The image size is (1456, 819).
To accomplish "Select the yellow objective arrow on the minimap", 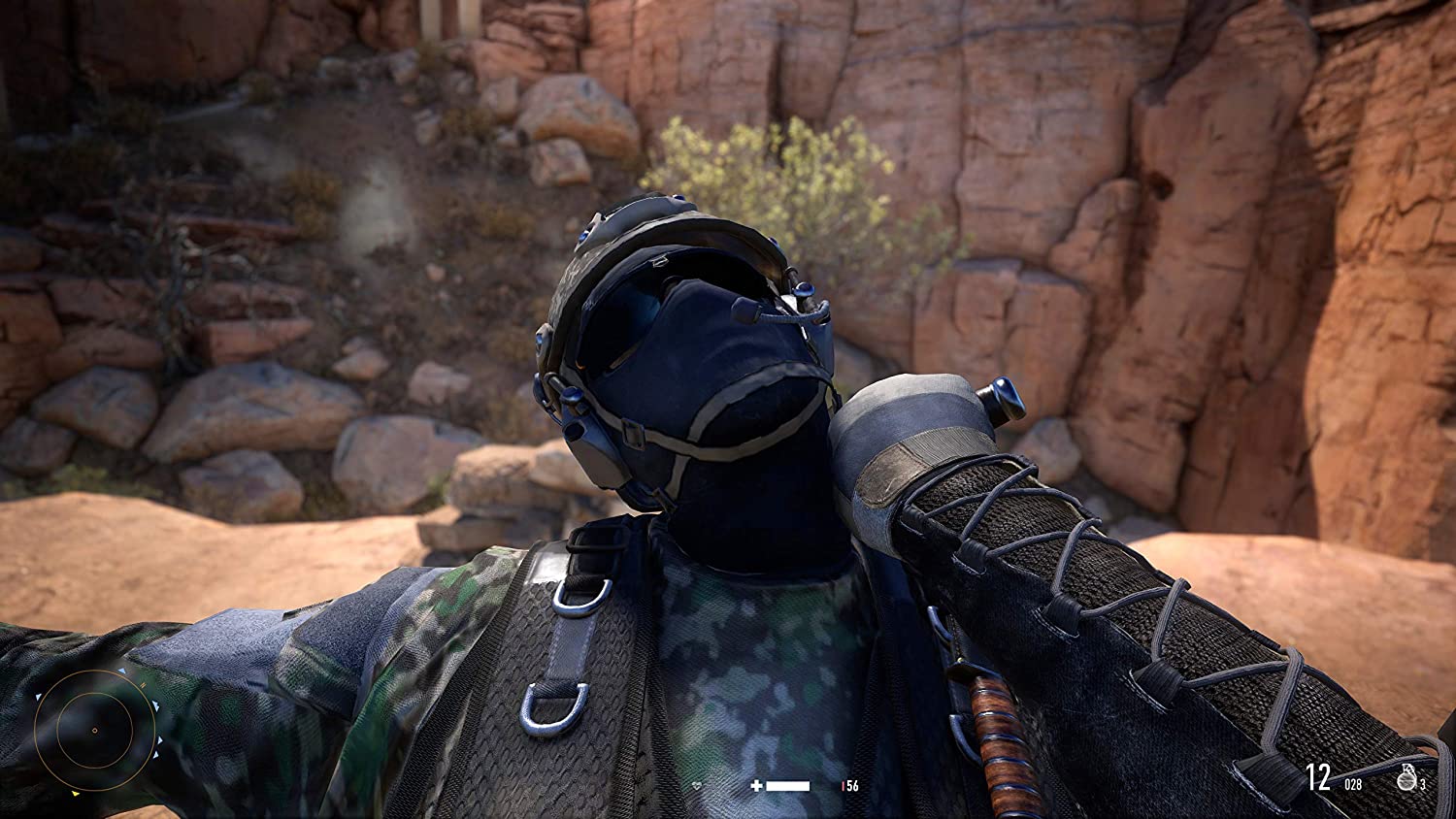I will [76, 794].
